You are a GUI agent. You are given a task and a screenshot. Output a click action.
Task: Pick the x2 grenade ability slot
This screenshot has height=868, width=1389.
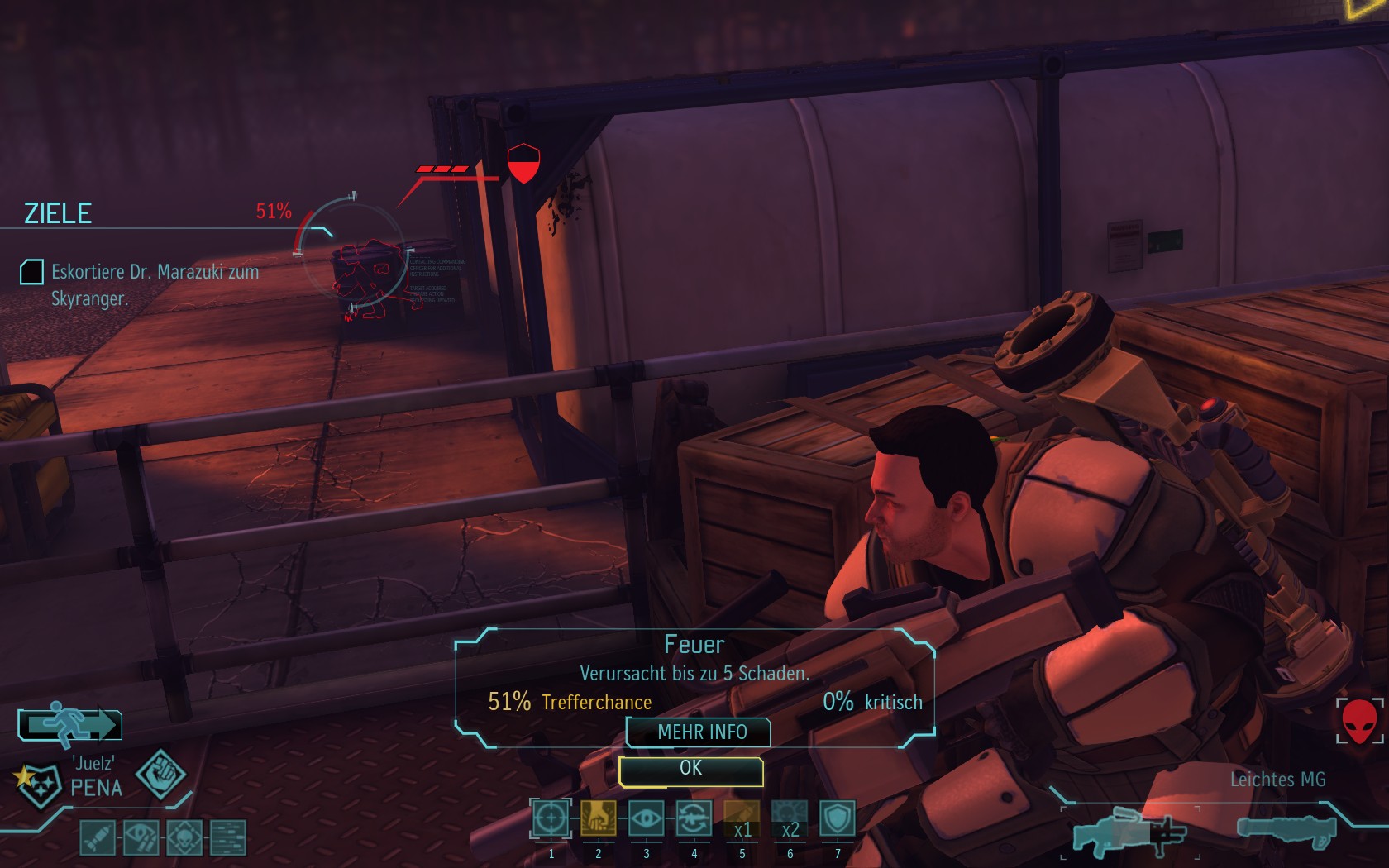coord(790,819)
